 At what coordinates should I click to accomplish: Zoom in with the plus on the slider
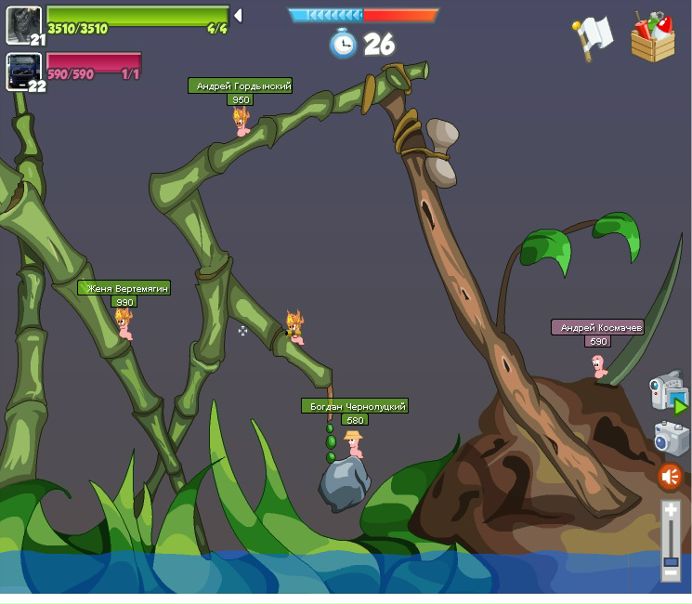671,510
